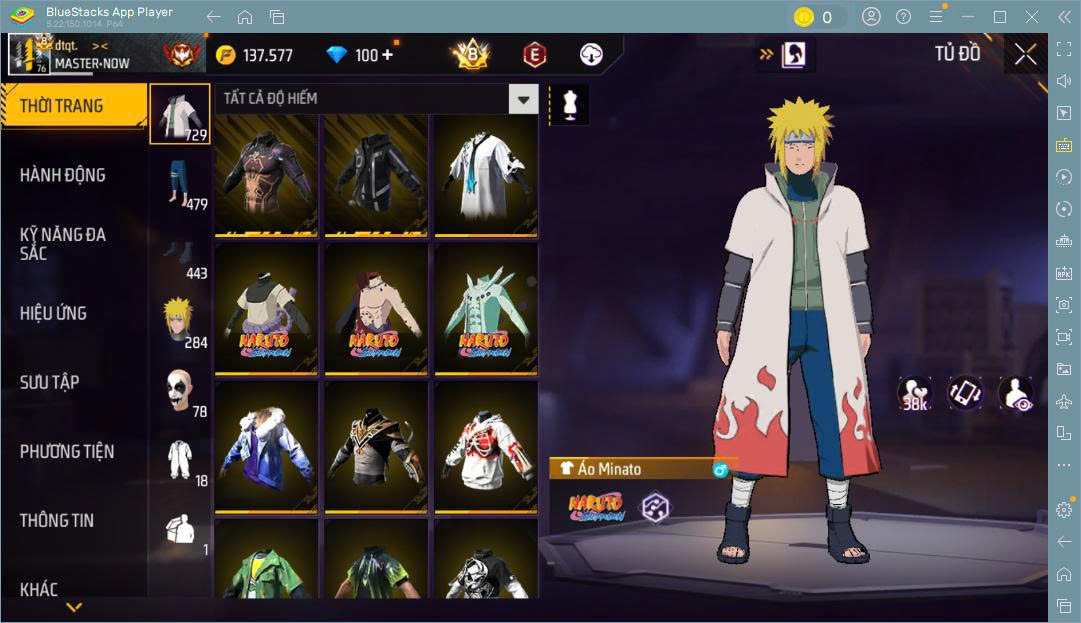Add diamonds using the plus button
The image size is (1081, 623).
pyautogui.click(x=387, y=55)
